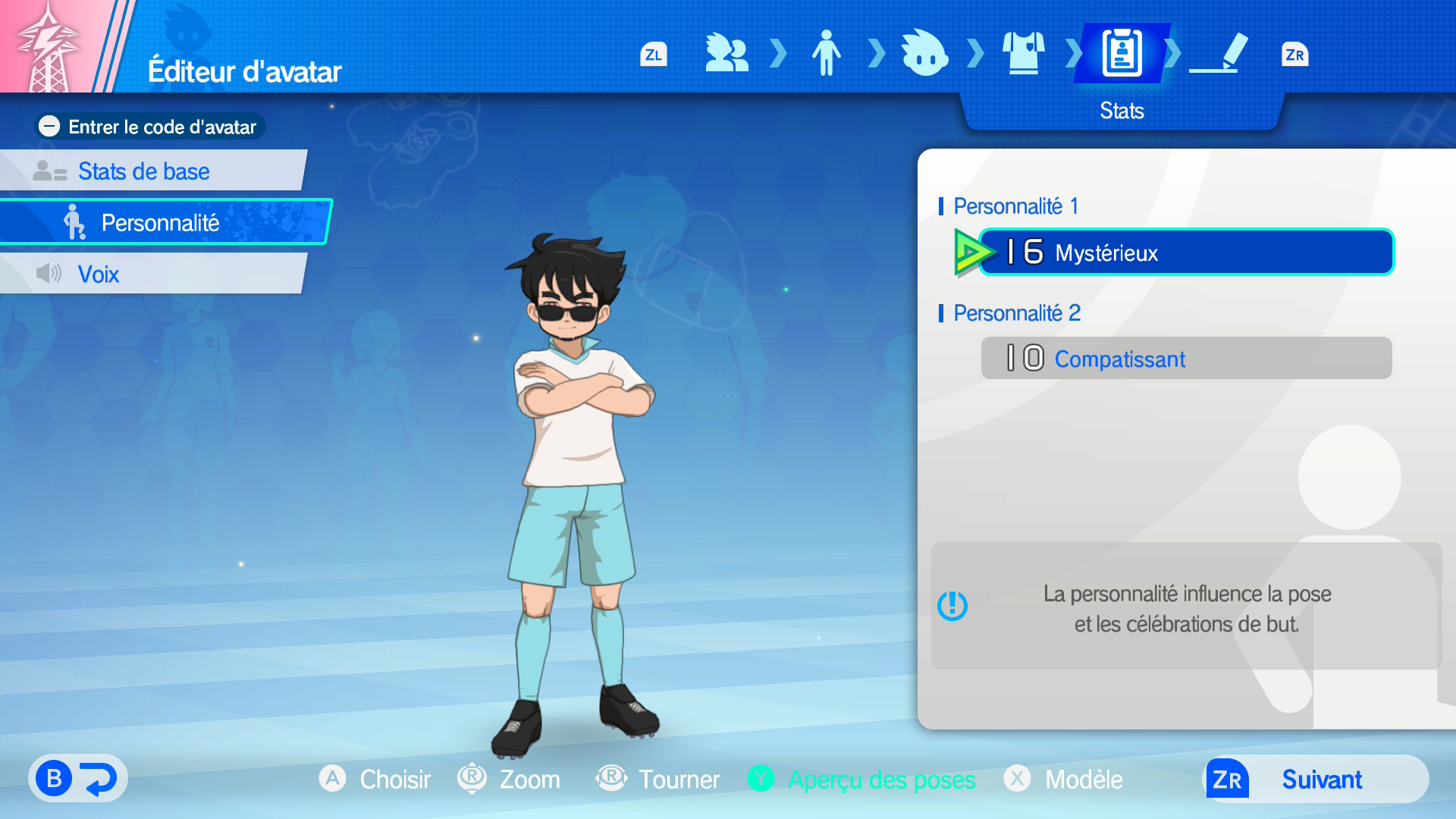1456x819 pixels.
Task: Select the Stats clipboard tab
Action: click(1122, 54)
